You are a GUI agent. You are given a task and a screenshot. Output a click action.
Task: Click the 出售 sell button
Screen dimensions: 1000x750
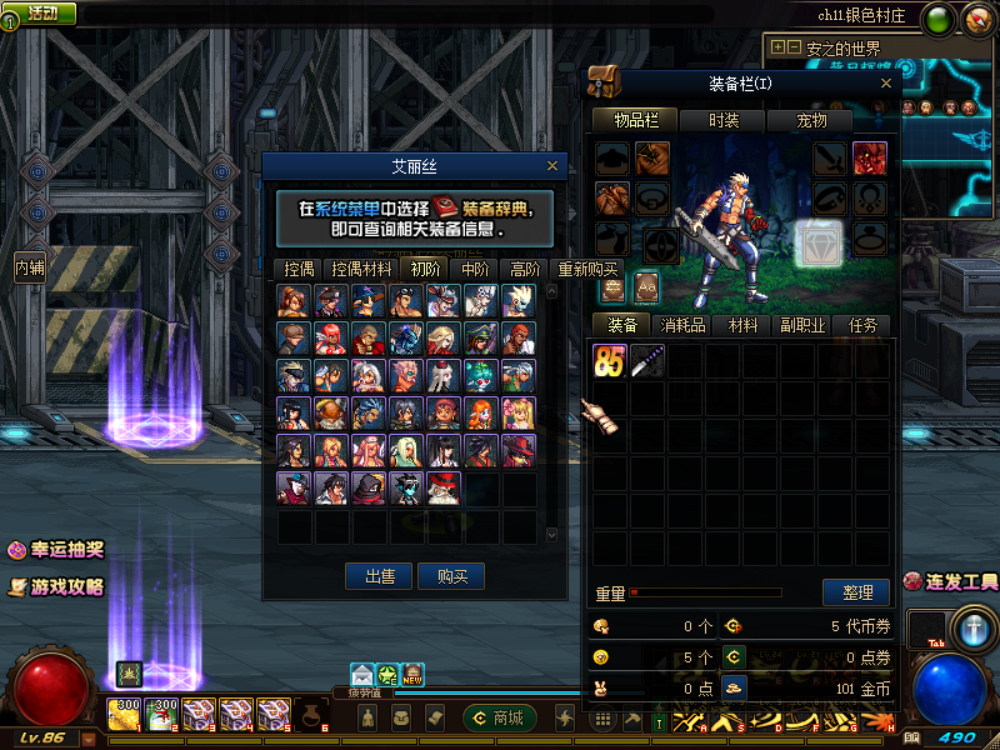[x=379, y=577]
